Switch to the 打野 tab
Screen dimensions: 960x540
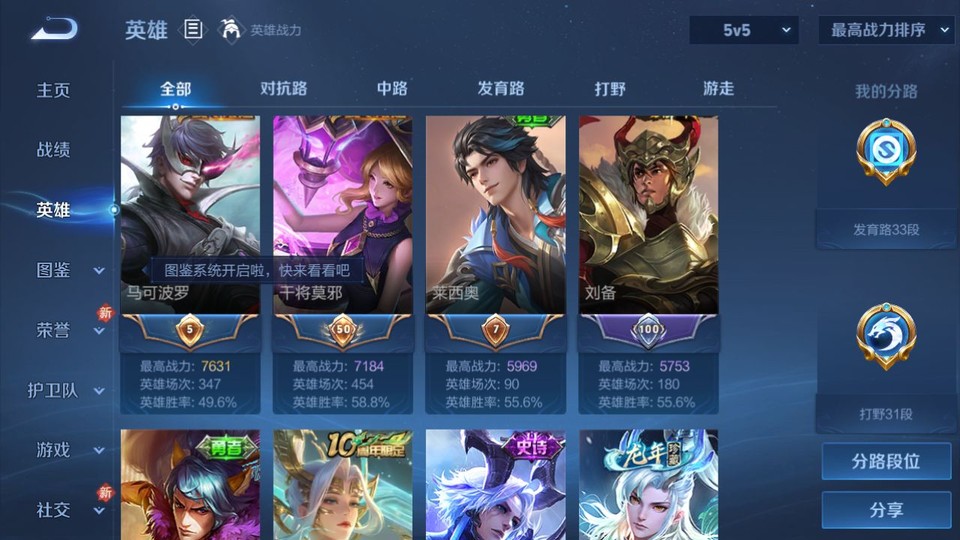coord(610,89)
